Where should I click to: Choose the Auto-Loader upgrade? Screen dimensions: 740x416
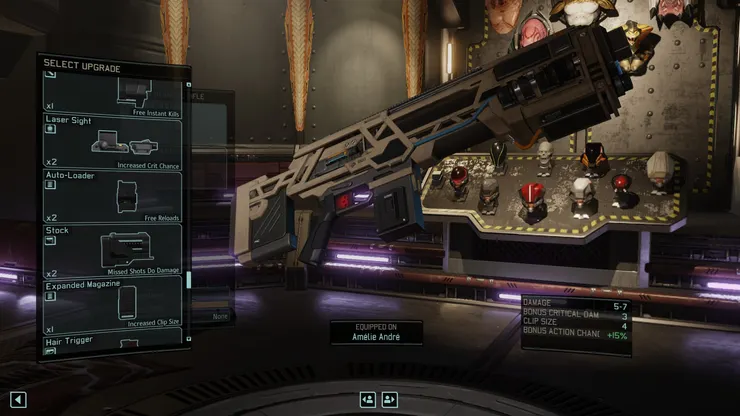[x=113, y=197]
